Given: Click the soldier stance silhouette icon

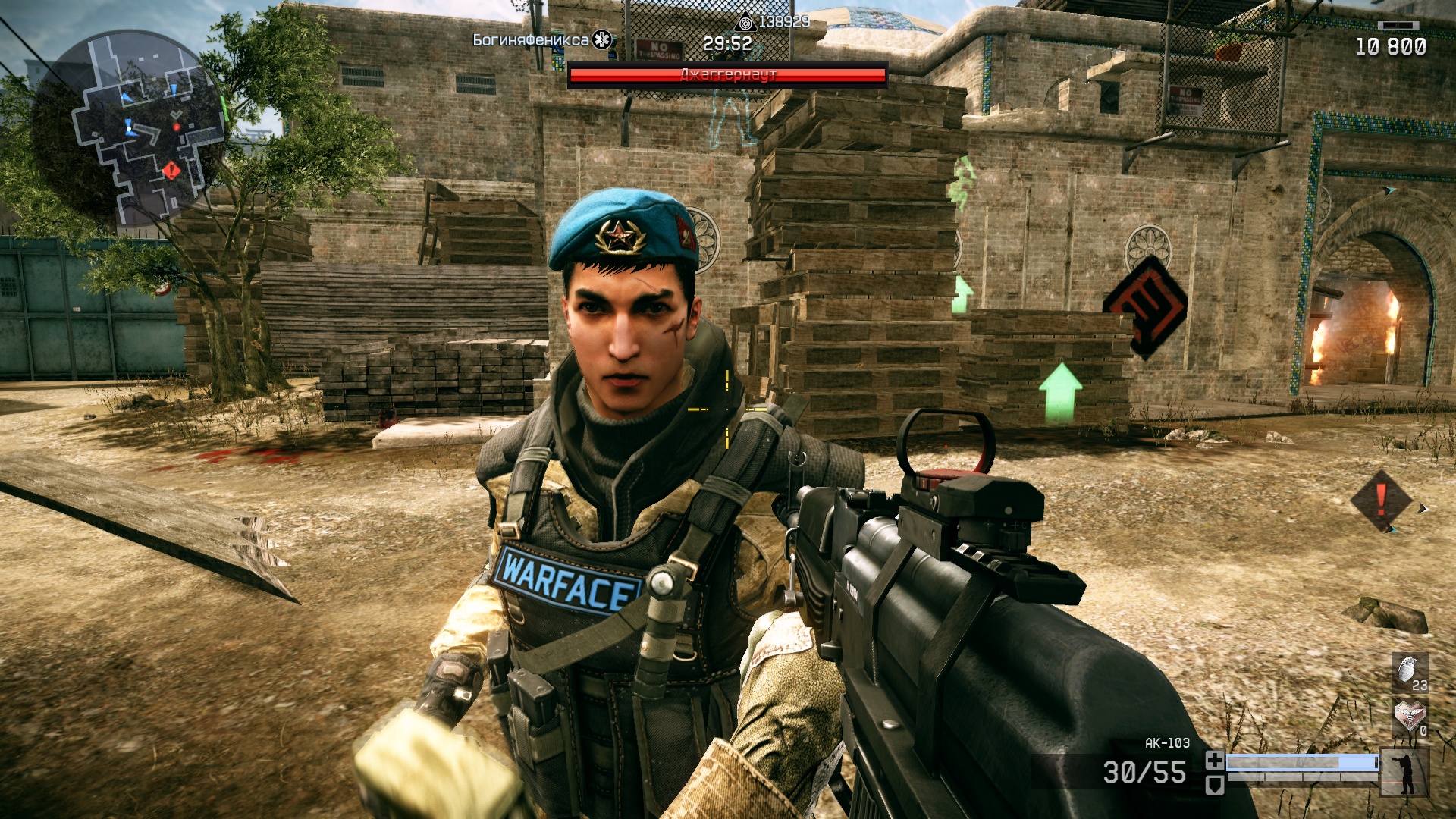Looking at the screenshot, I should (x=1405, y=772).
